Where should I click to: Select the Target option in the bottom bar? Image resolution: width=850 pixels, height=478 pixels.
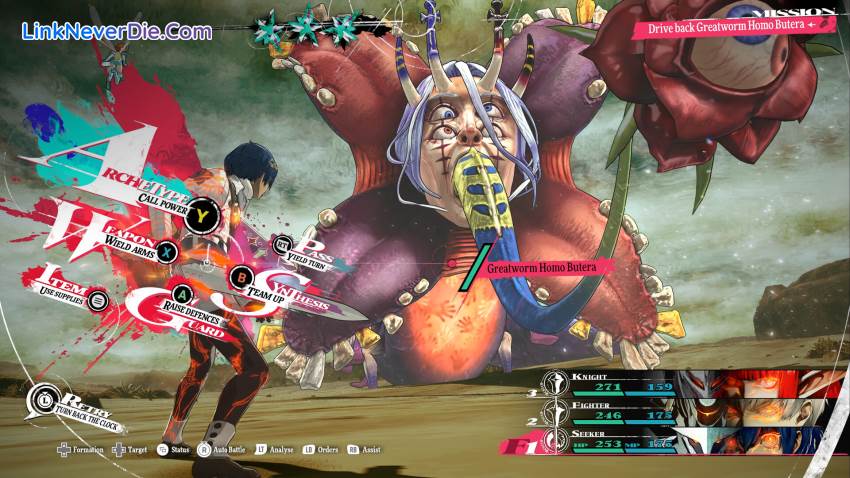point(131,450)
